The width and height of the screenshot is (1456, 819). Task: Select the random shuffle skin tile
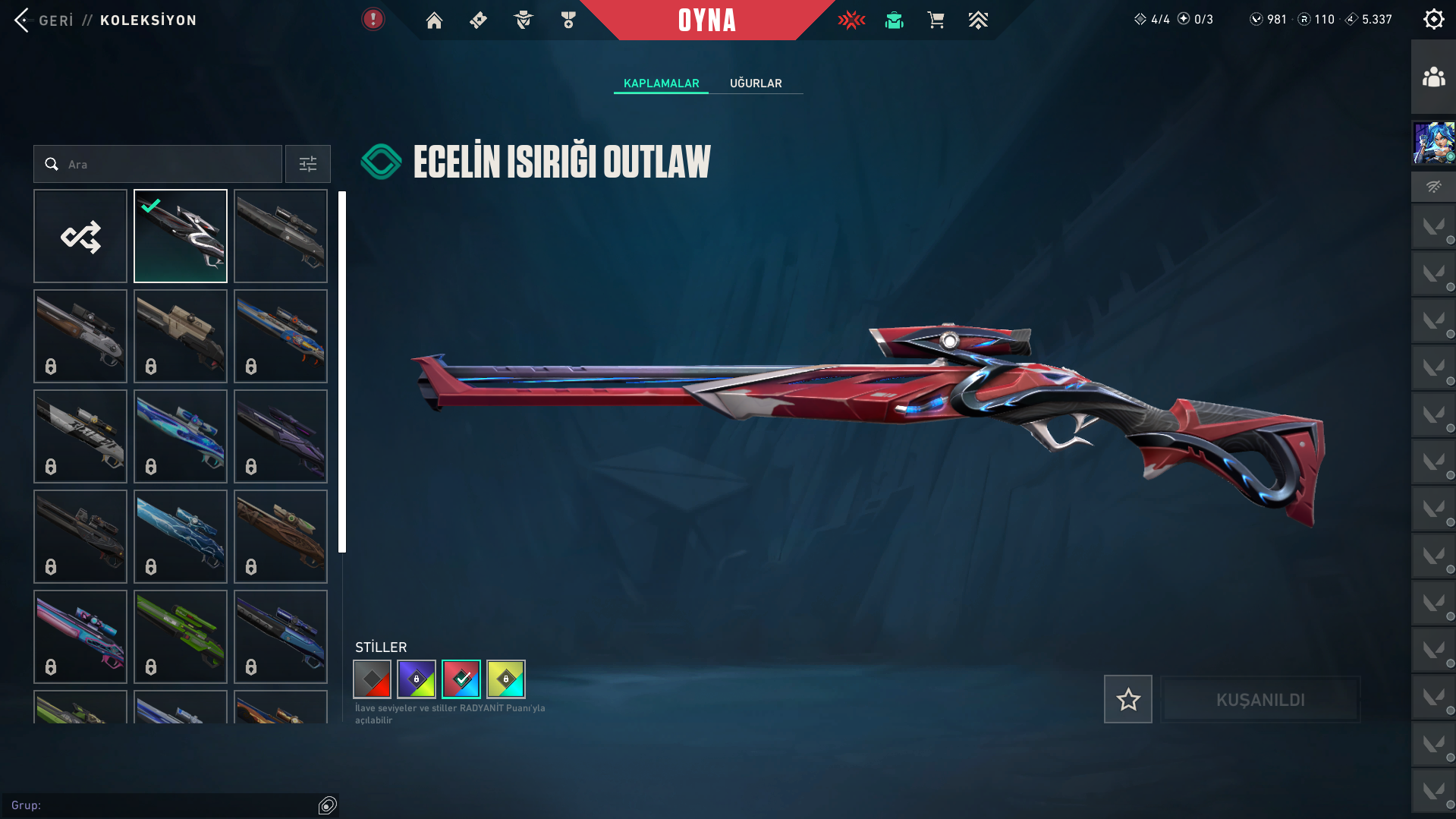coord(80,236)
